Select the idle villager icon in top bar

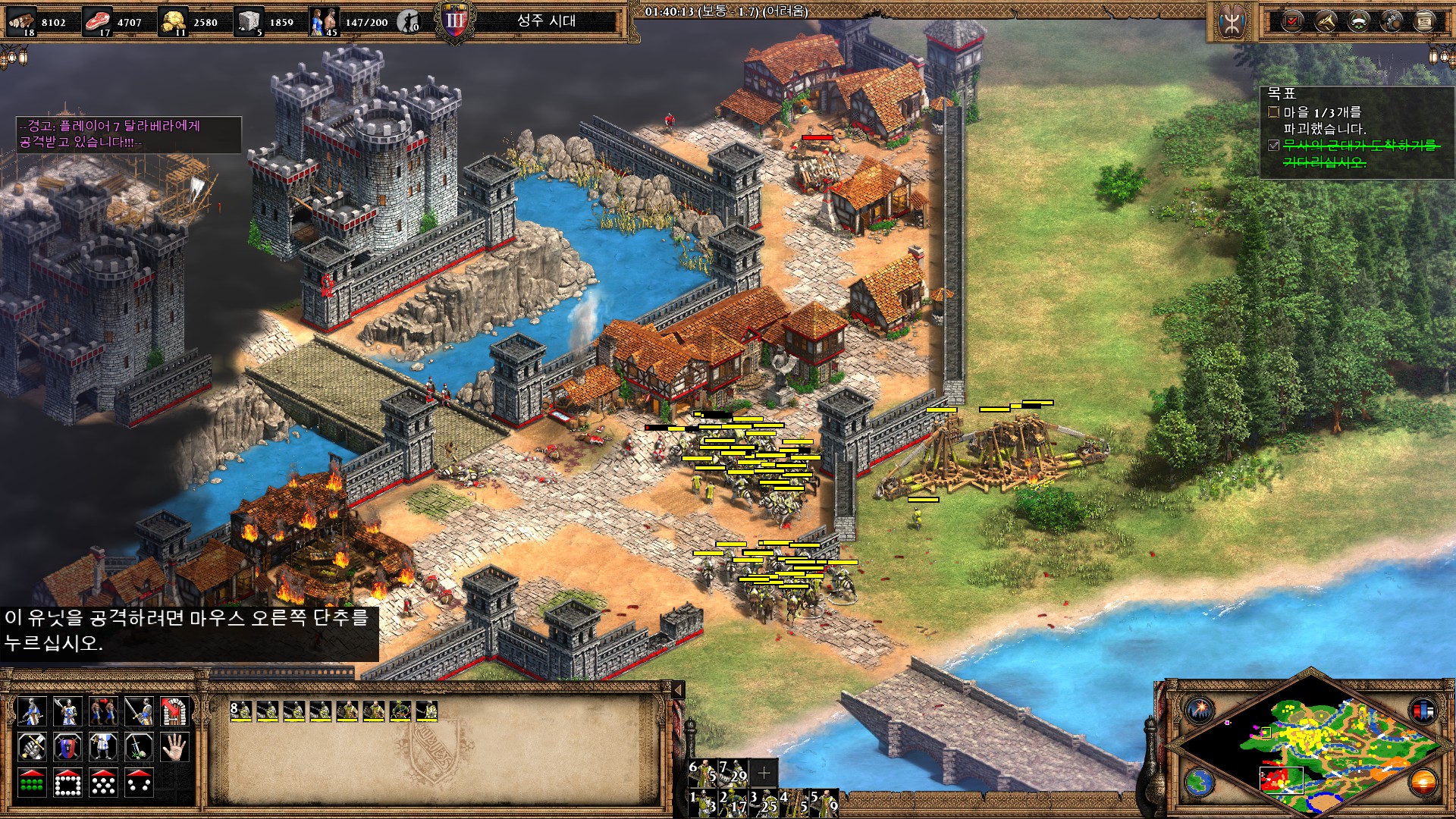click(409, 21)
